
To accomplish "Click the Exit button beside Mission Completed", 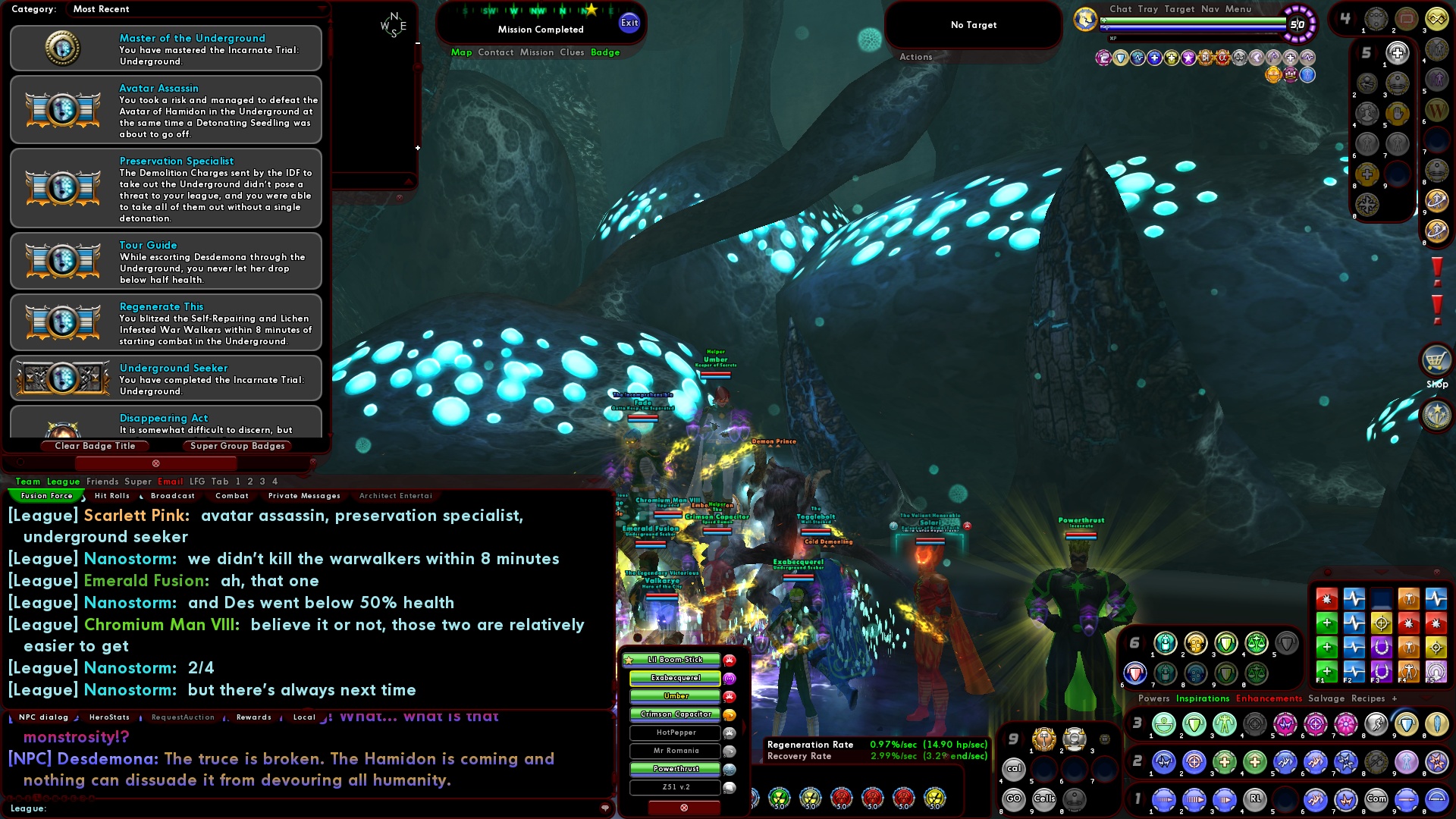I will (629, 23).
